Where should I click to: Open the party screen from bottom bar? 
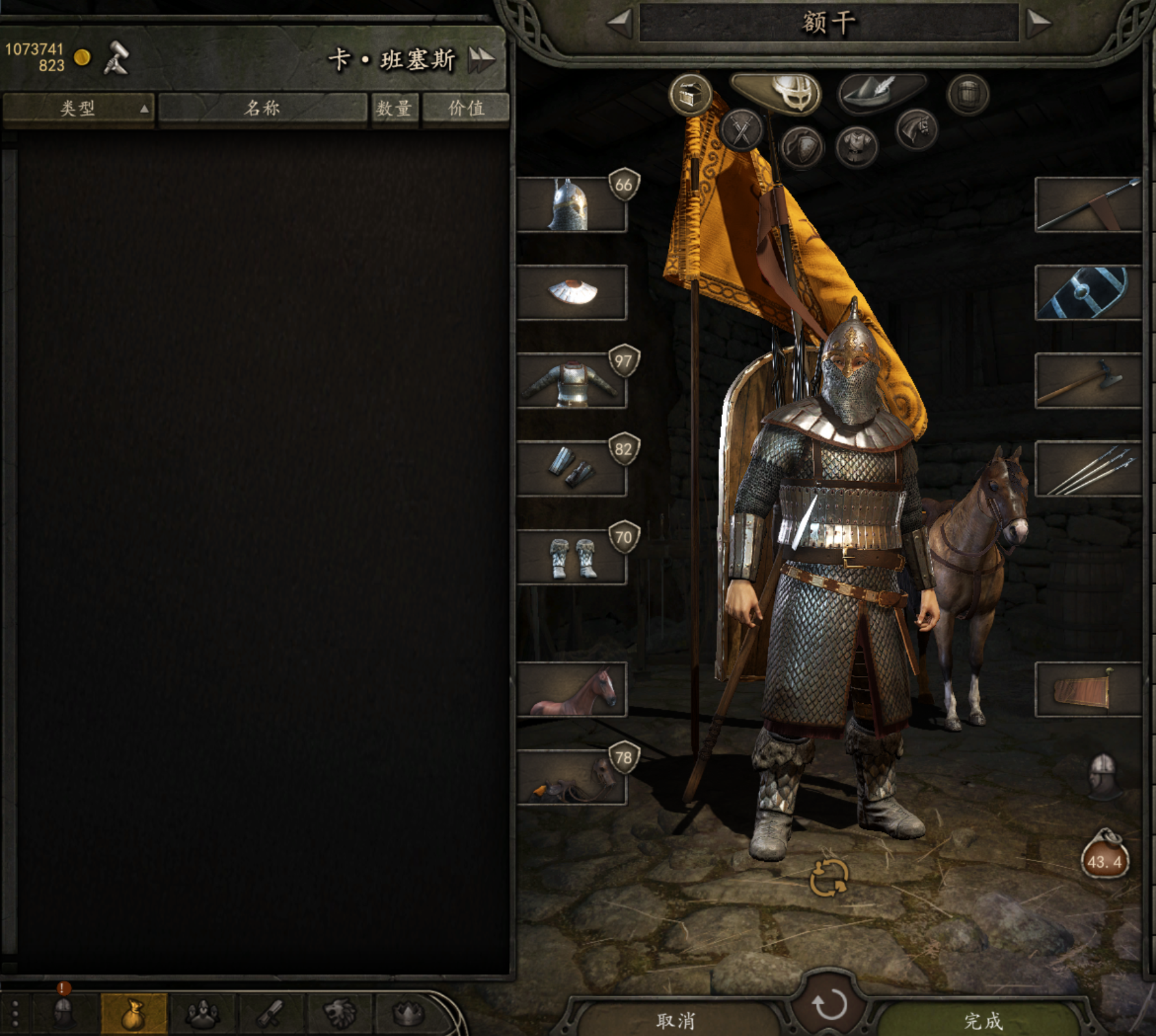203,1014
